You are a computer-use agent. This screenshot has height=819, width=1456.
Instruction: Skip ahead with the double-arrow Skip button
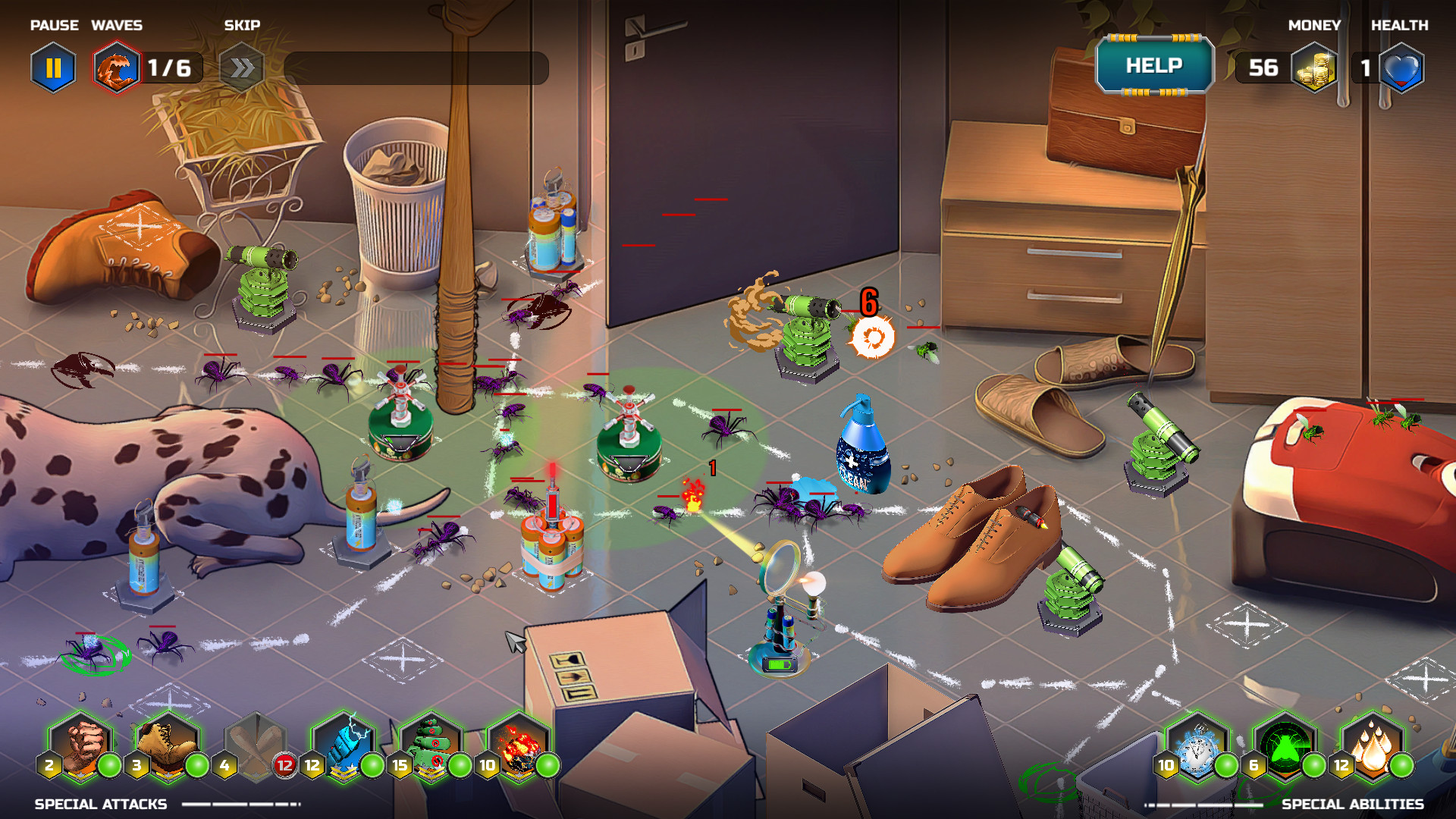241,68
